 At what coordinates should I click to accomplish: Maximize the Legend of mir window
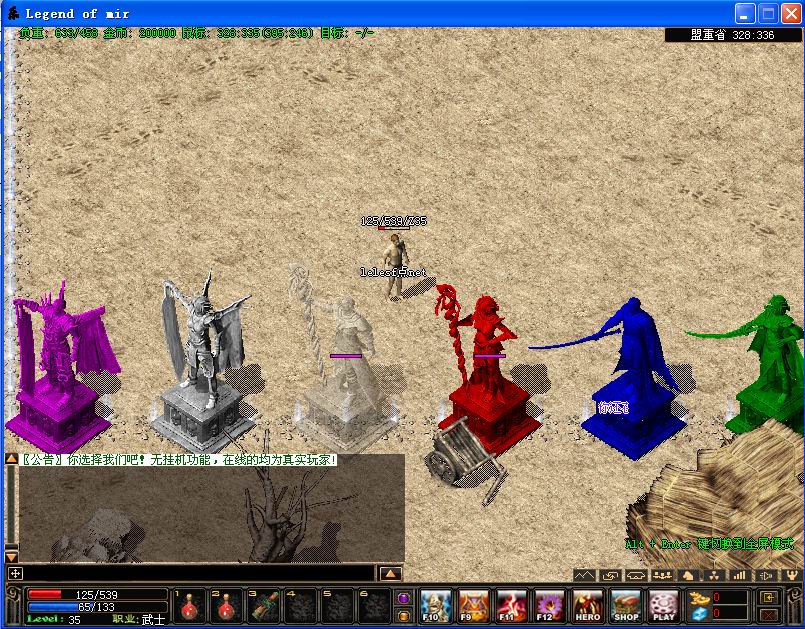[768, 14]
